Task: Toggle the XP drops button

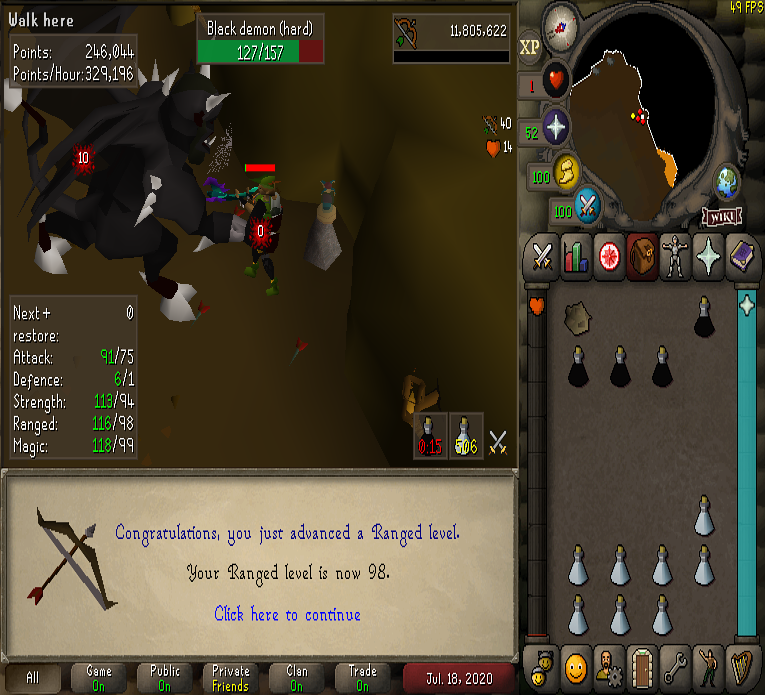Action: point(529,46)
